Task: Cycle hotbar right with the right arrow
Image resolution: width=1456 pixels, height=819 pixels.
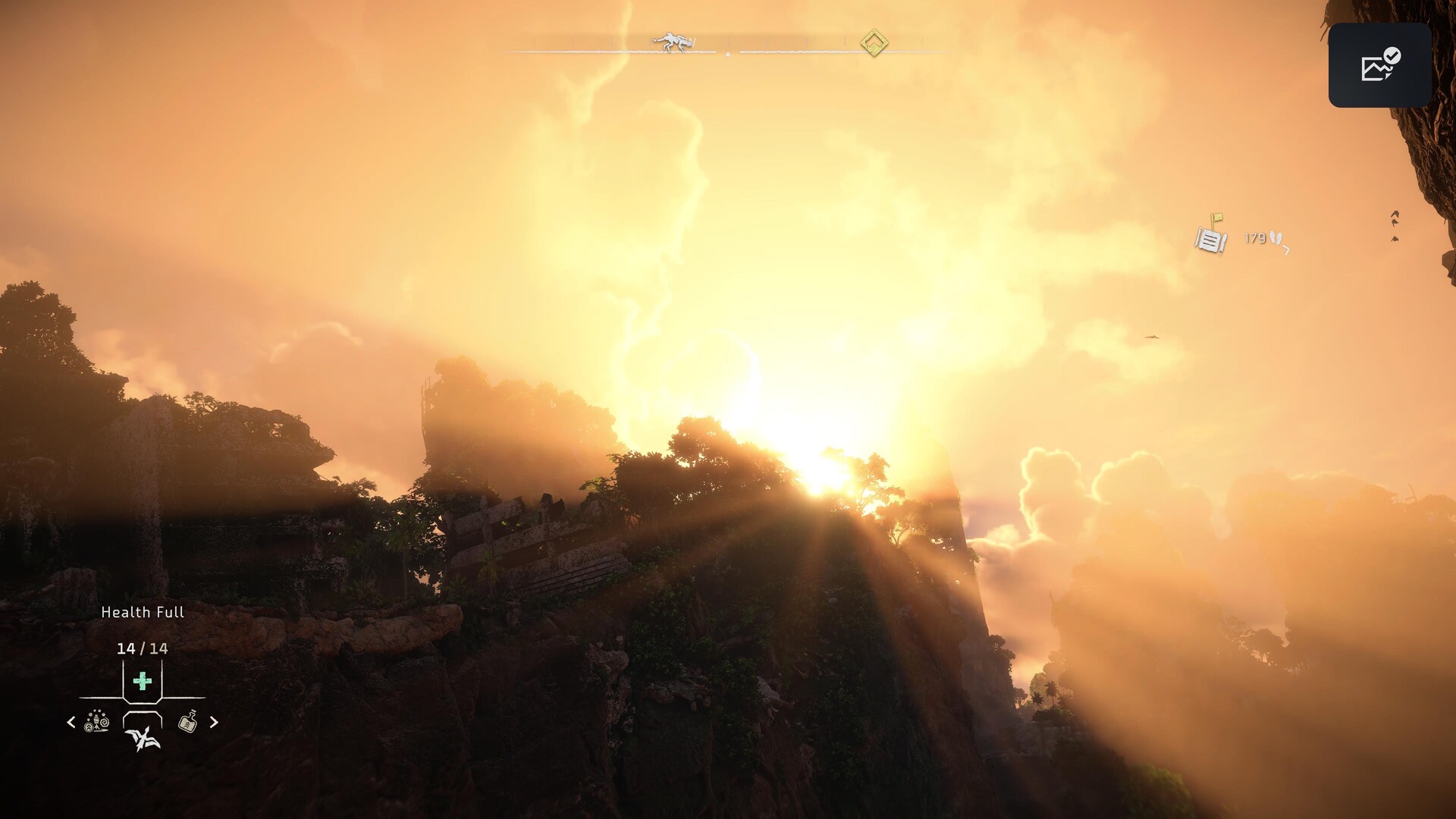Action: [x=214, y=722]
